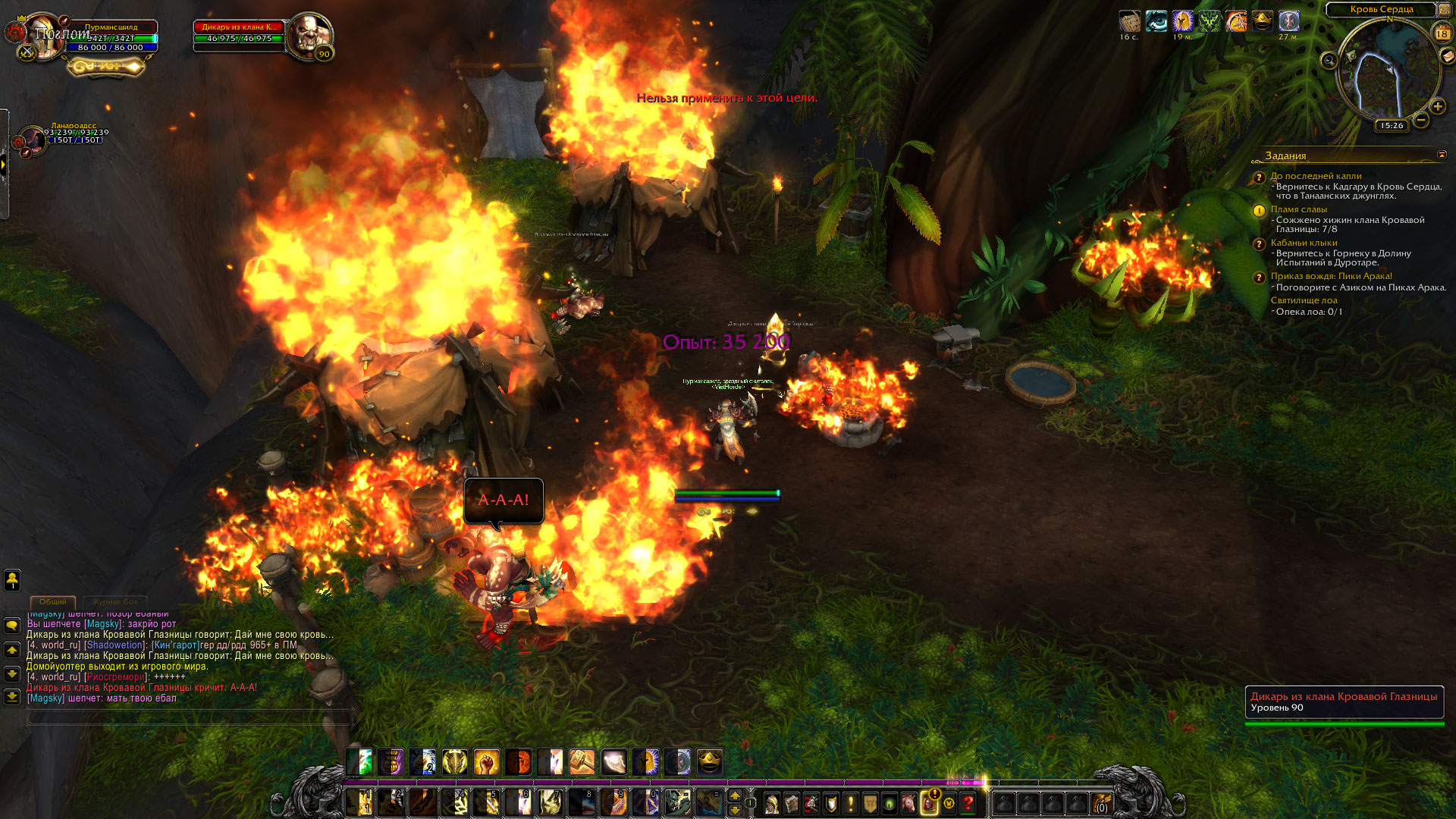Zoom out on the minimap

coord(1421,120)
